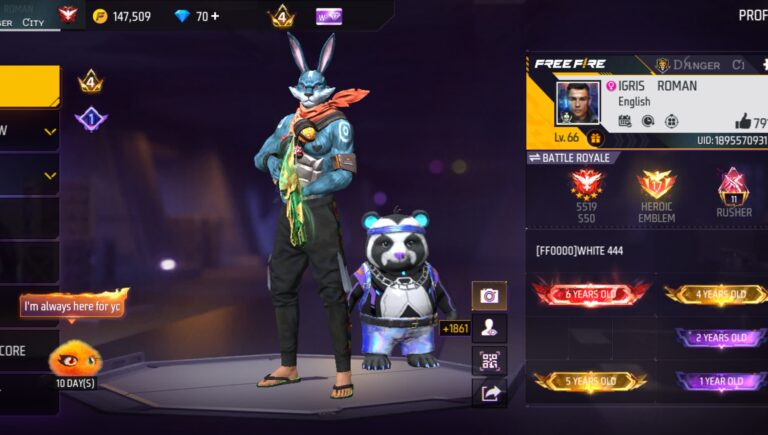This screenshot has width=768, height=435.
Task: View the Heroic Emblem badge
Action: click(656, 187)
